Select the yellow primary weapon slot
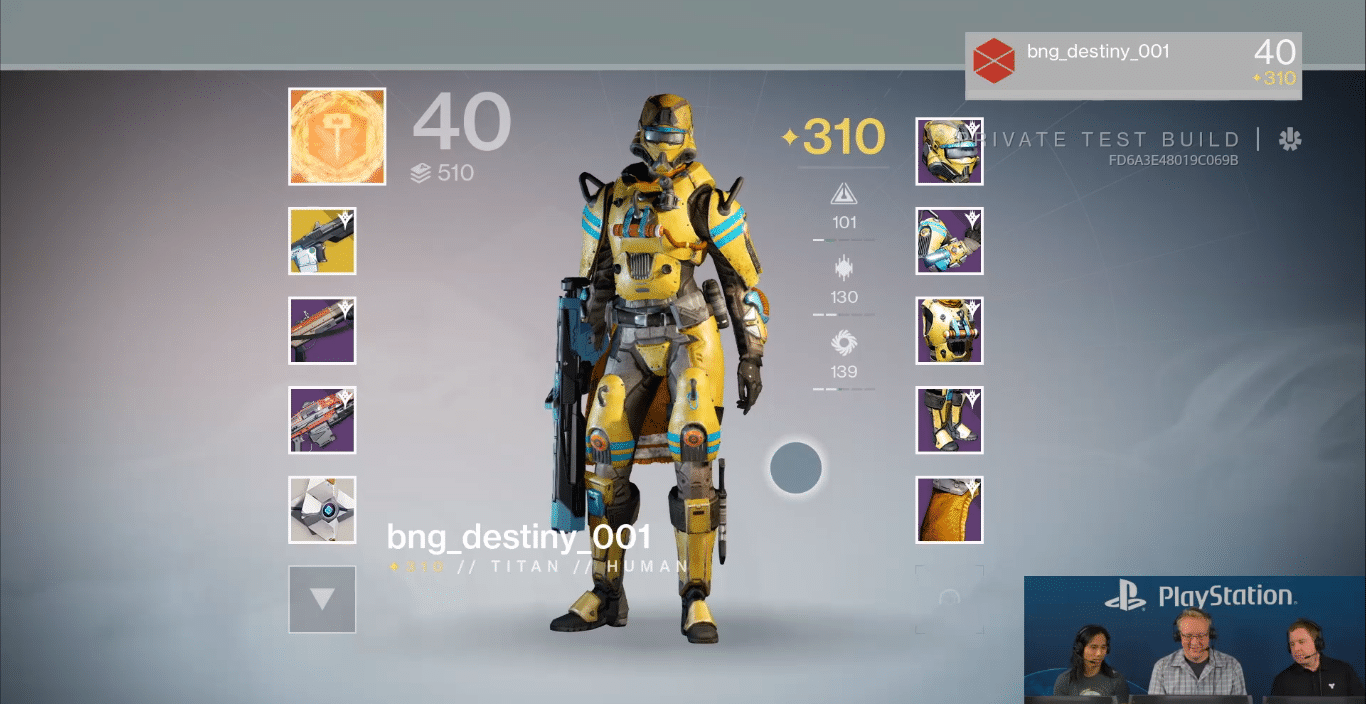The image size is (1366, 704). (322, 241)
